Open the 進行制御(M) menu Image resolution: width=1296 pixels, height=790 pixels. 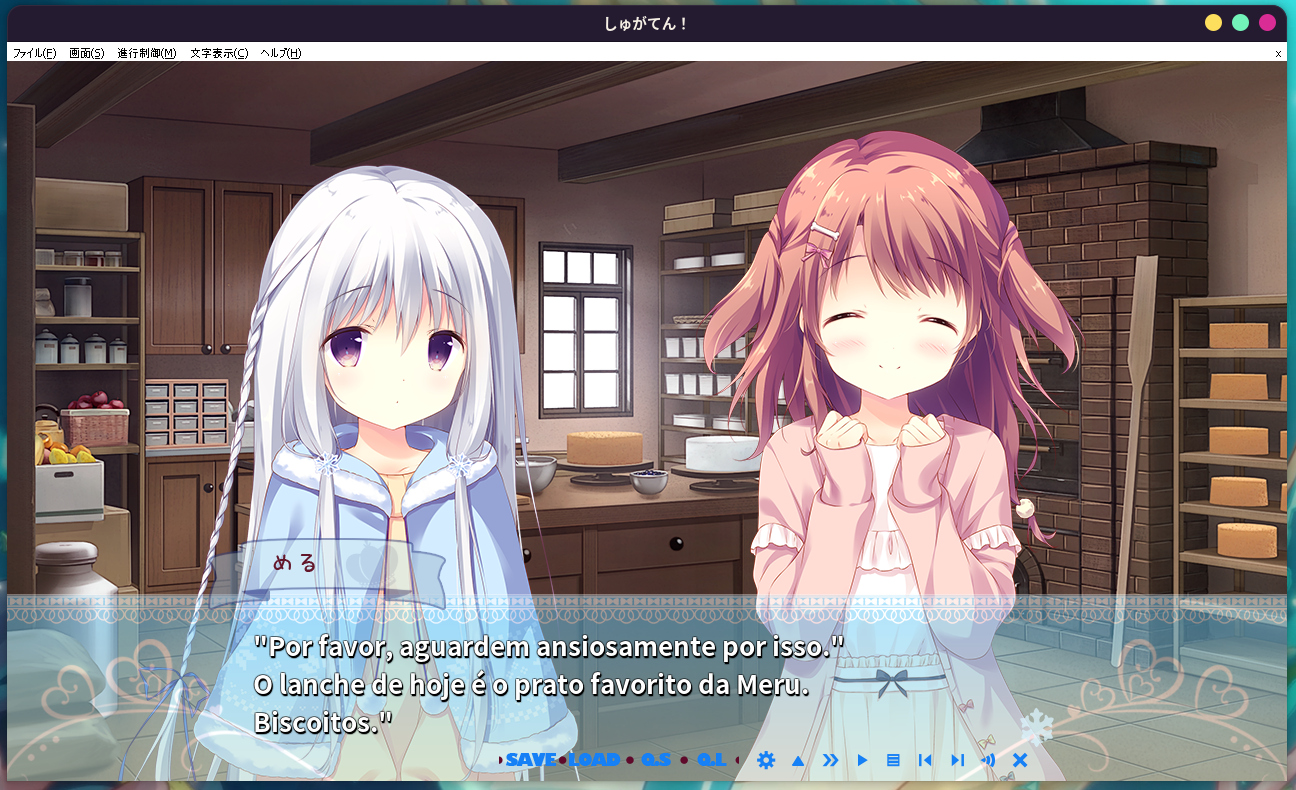(x=146, y=53)
